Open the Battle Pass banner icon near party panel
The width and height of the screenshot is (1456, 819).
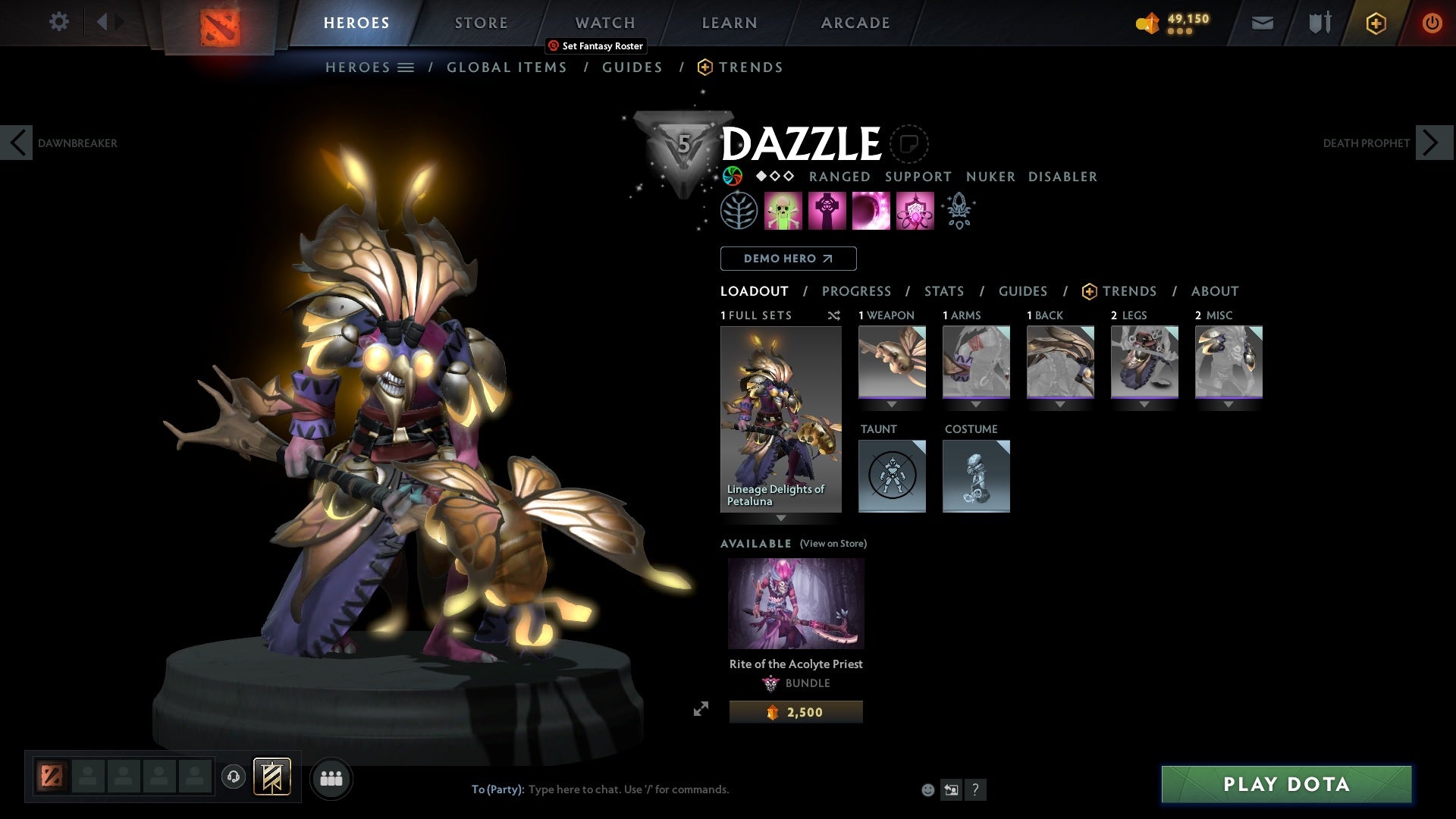point(271,778)
